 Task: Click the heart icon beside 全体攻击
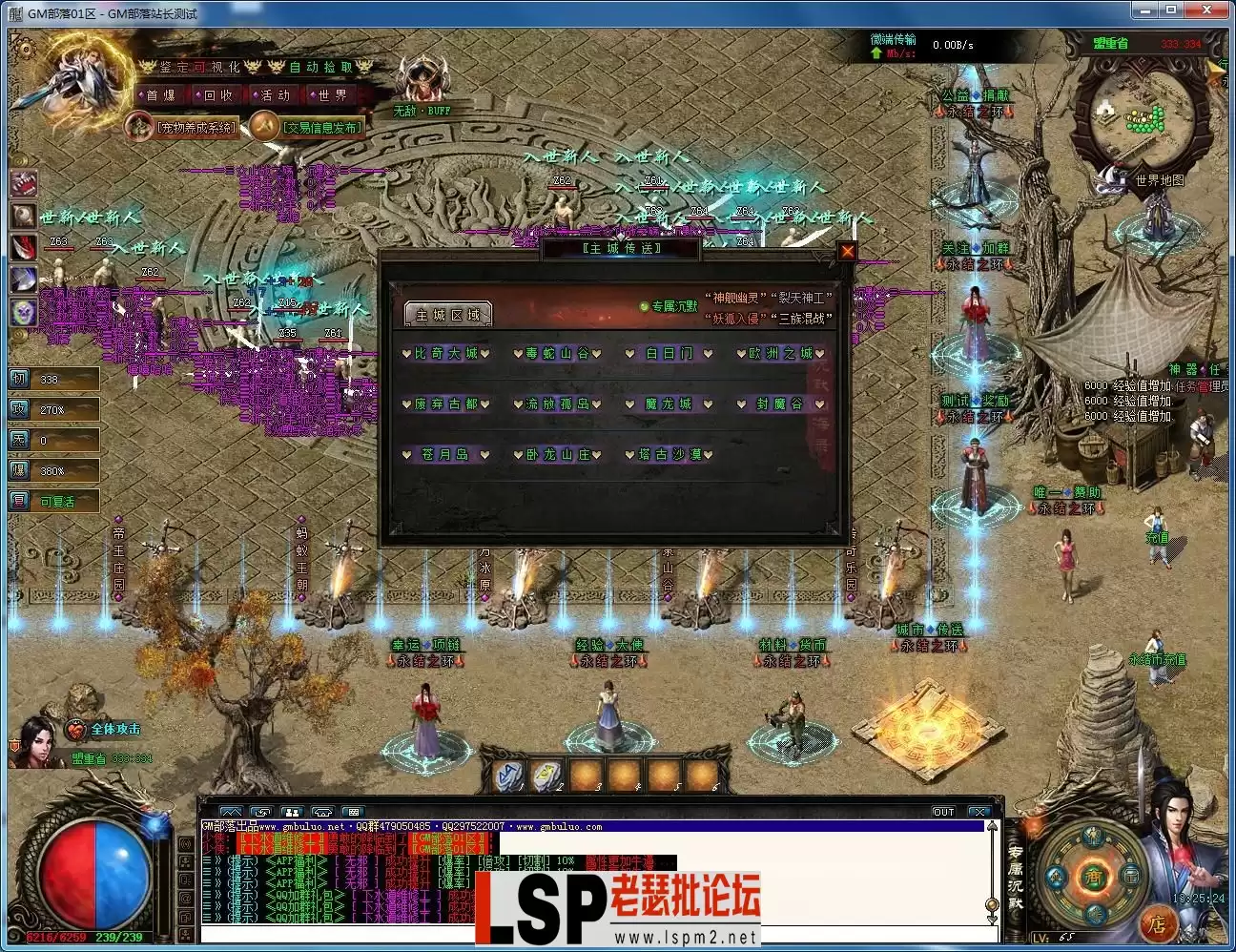[74, 730]
